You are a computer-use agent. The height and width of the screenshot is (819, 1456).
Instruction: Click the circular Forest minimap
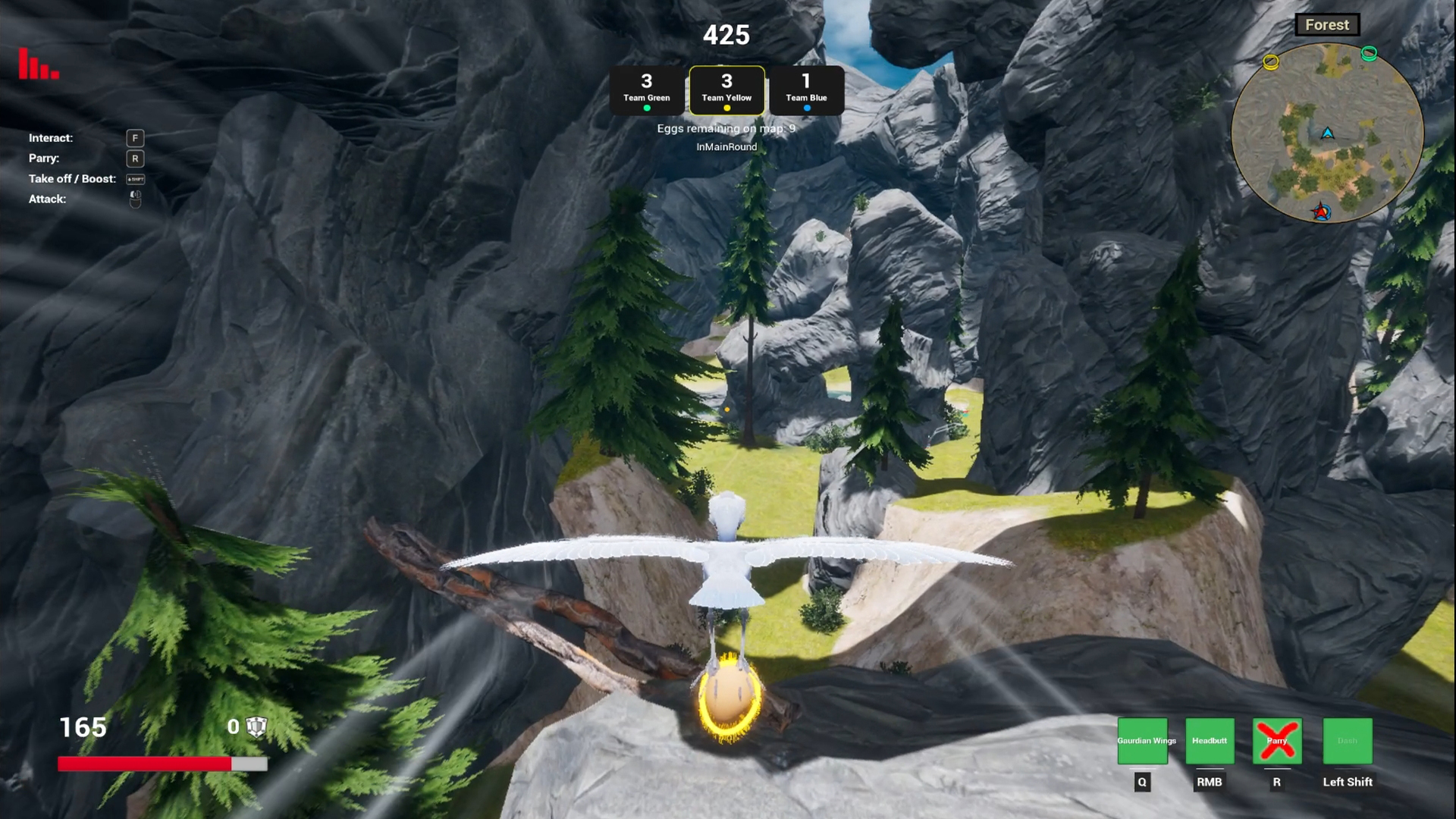pos(1327,133)
